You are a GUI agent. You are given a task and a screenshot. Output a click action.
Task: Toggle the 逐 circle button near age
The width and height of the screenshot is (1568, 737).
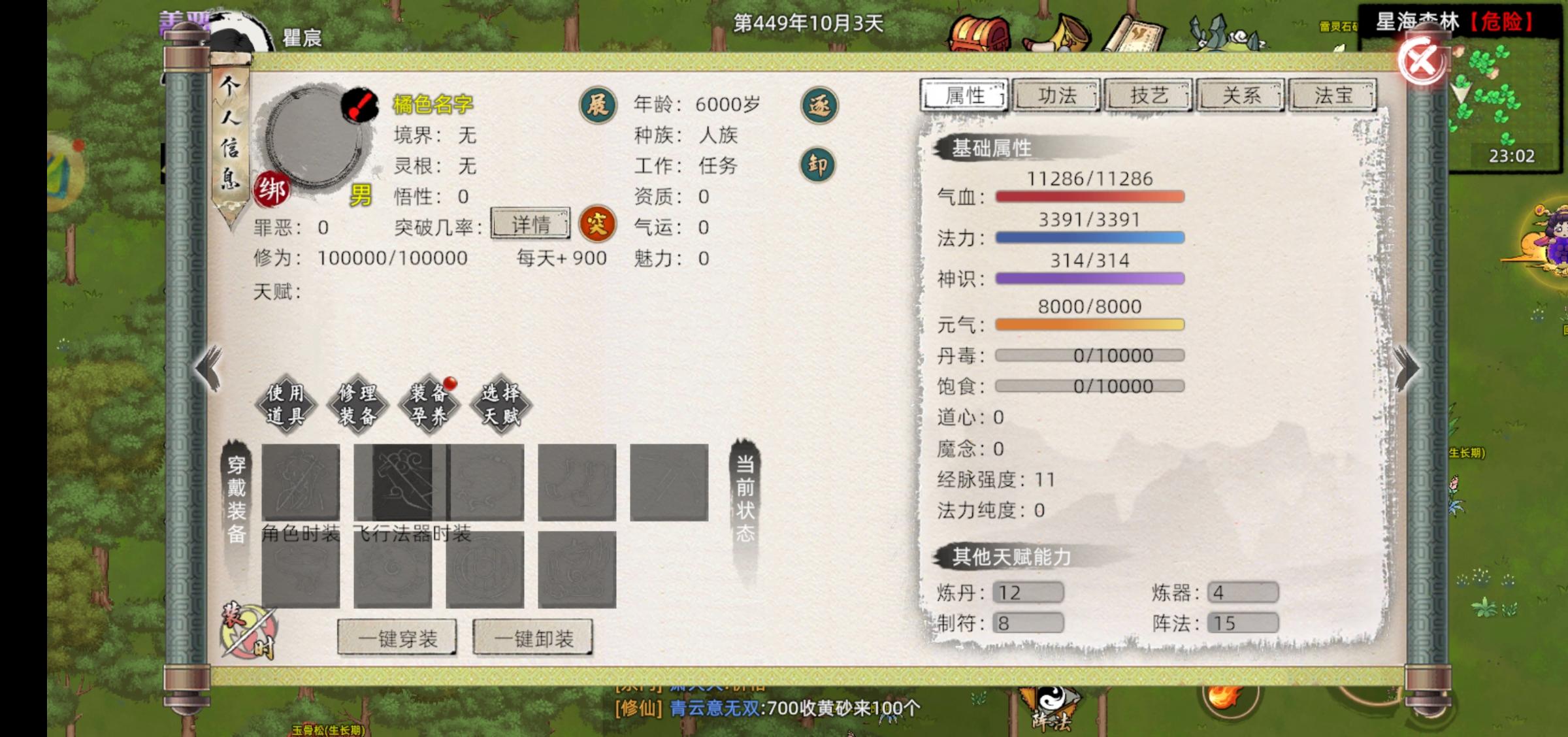(819, 105)
